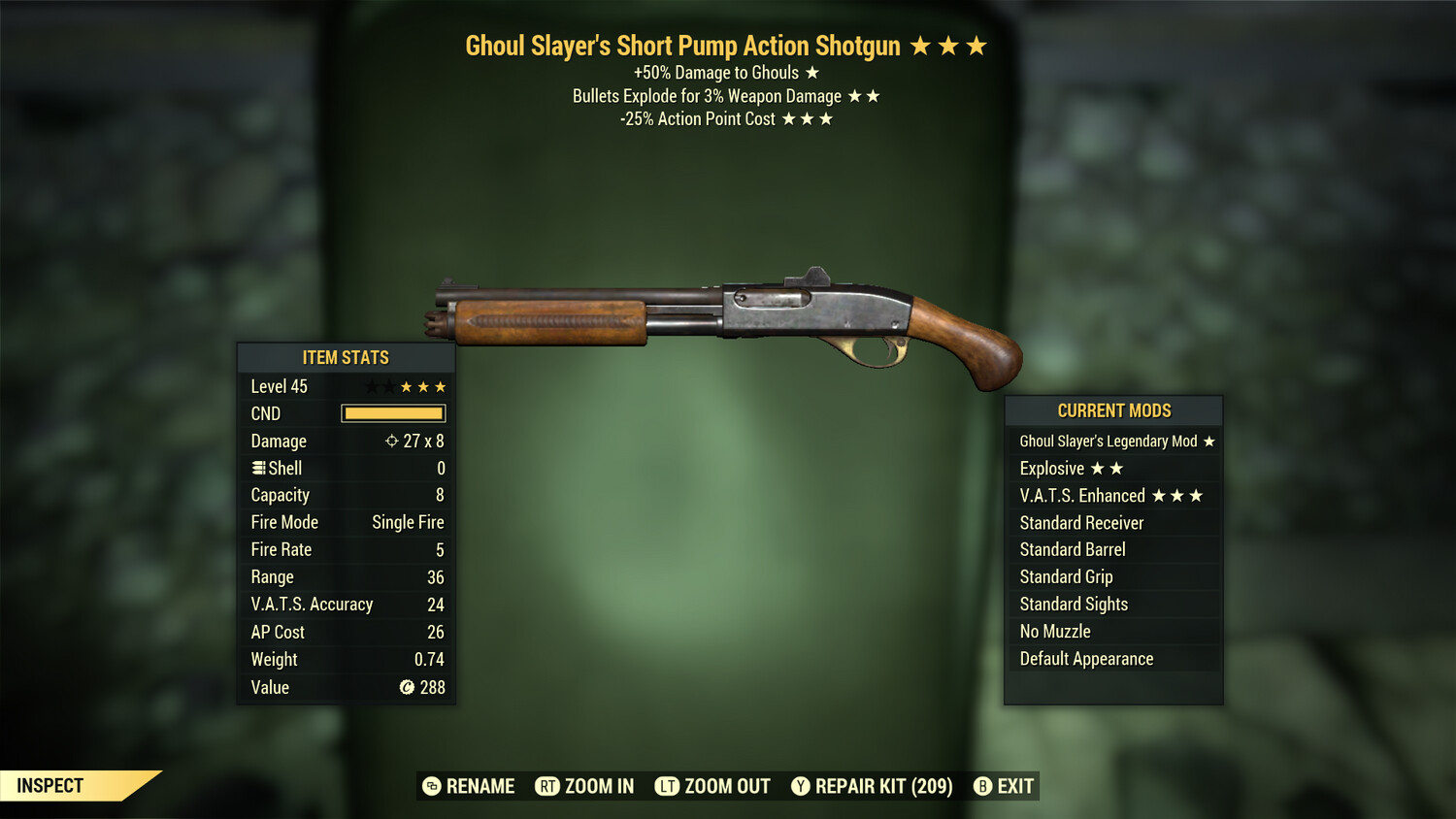Select the ITEM STATS panel header
This screenshot has height=819, width=1456.
(x=346, y=357)
